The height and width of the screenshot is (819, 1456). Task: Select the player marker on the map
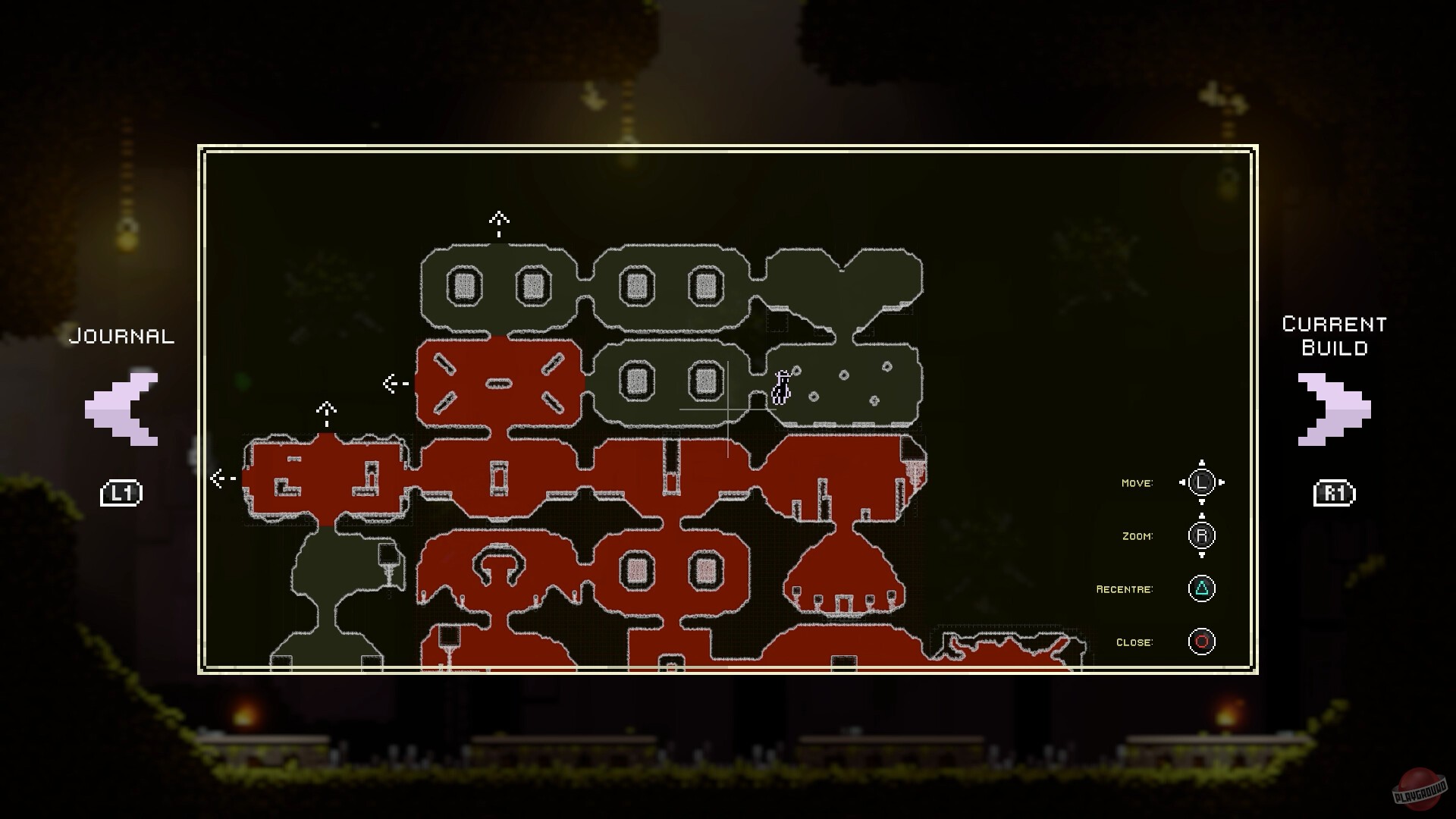coord(783,387)
